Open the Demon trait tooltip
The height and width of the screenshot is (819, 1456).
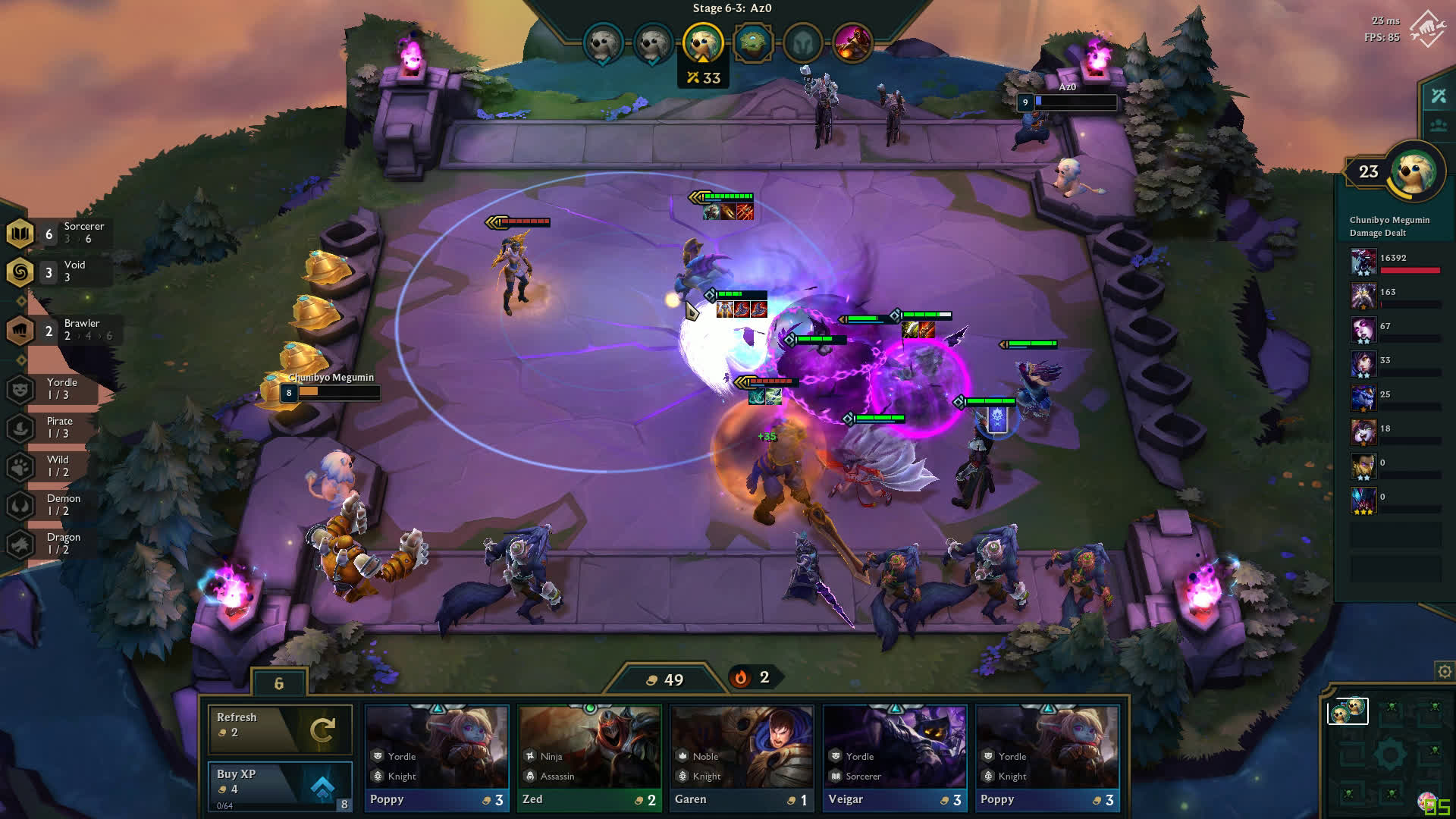53,504
